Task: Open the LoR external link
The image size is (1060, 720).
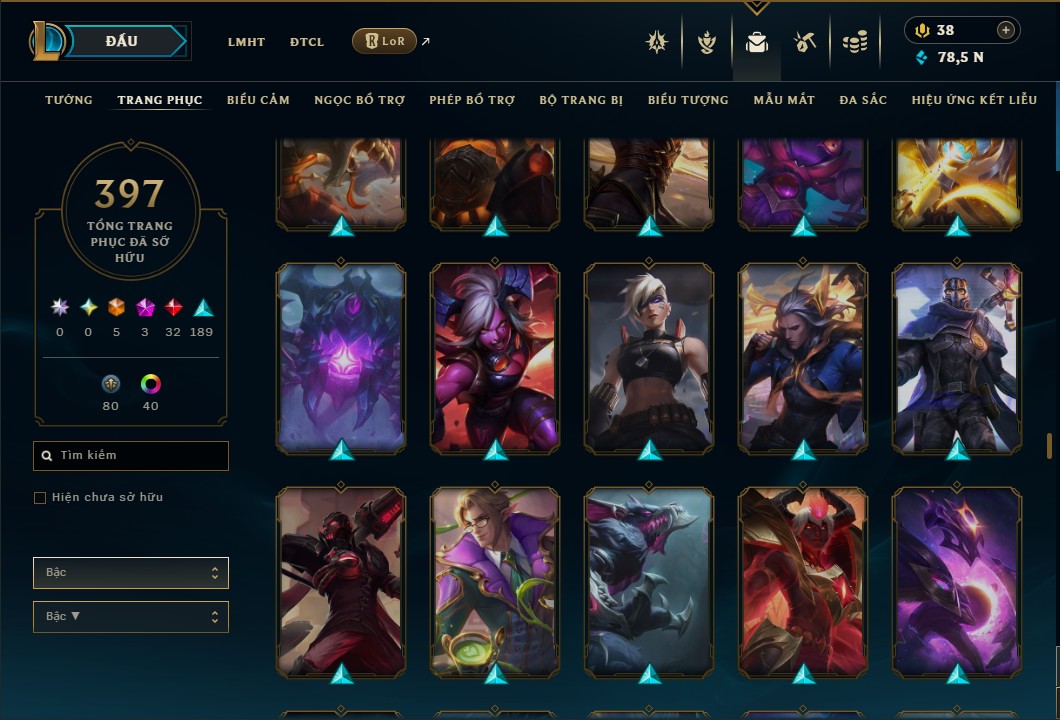Action: tap(385, 41)
